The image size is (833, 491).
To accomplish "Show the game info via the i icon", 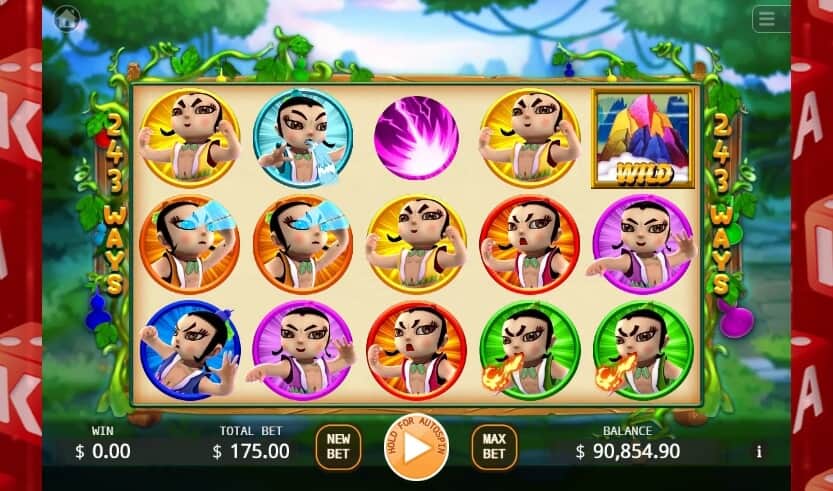I will (x=758, y=452).
